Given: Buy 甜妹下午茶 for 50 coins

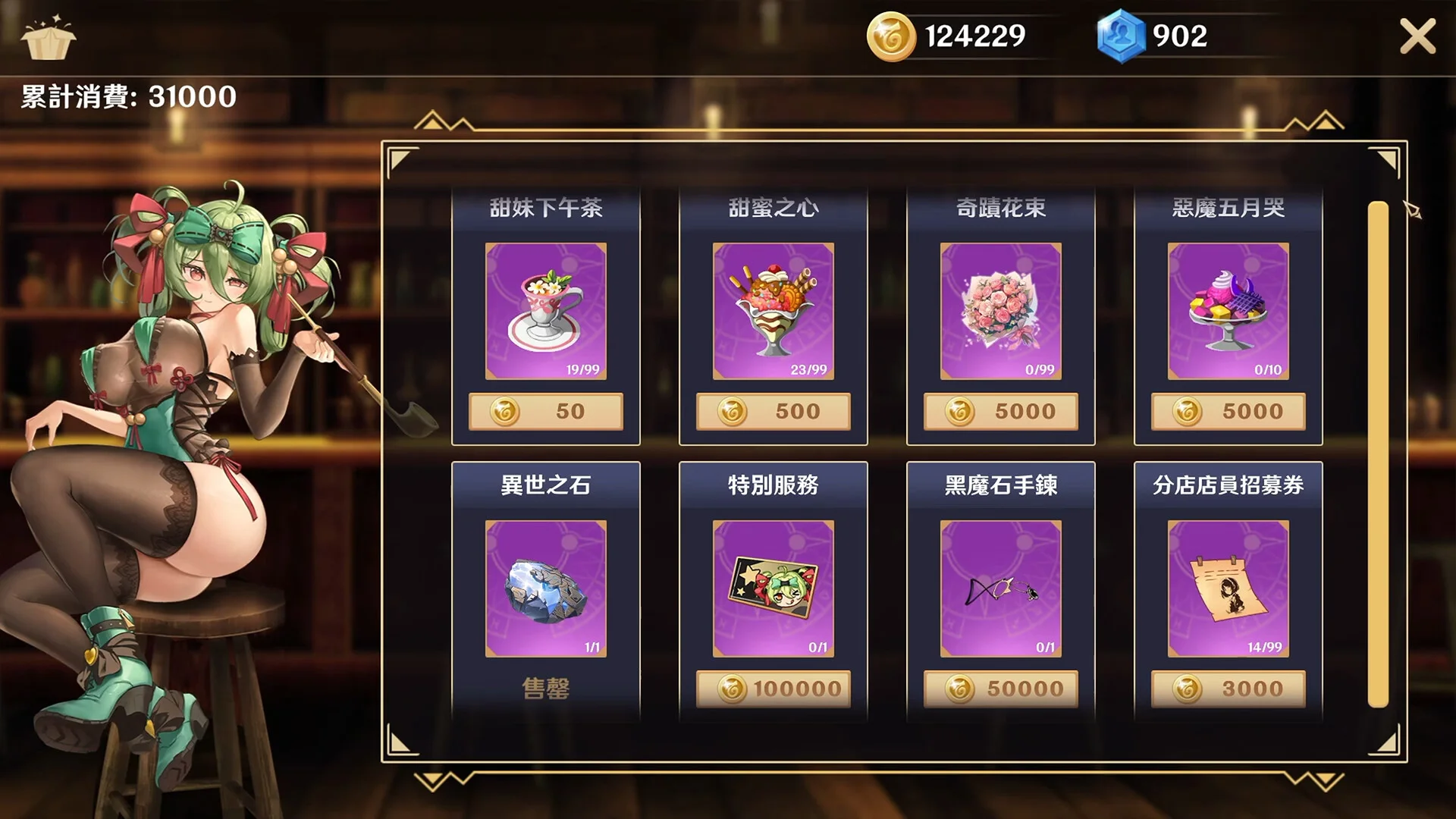Looking at the screenshot, I should 545,411.
